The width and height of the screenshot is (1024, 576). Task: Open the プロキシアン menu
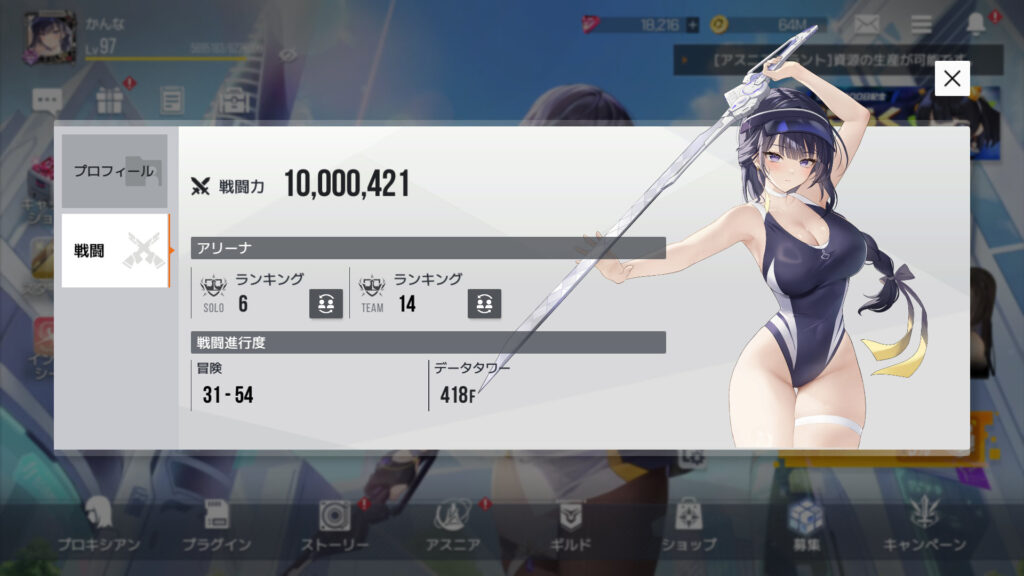click(98, 526)
